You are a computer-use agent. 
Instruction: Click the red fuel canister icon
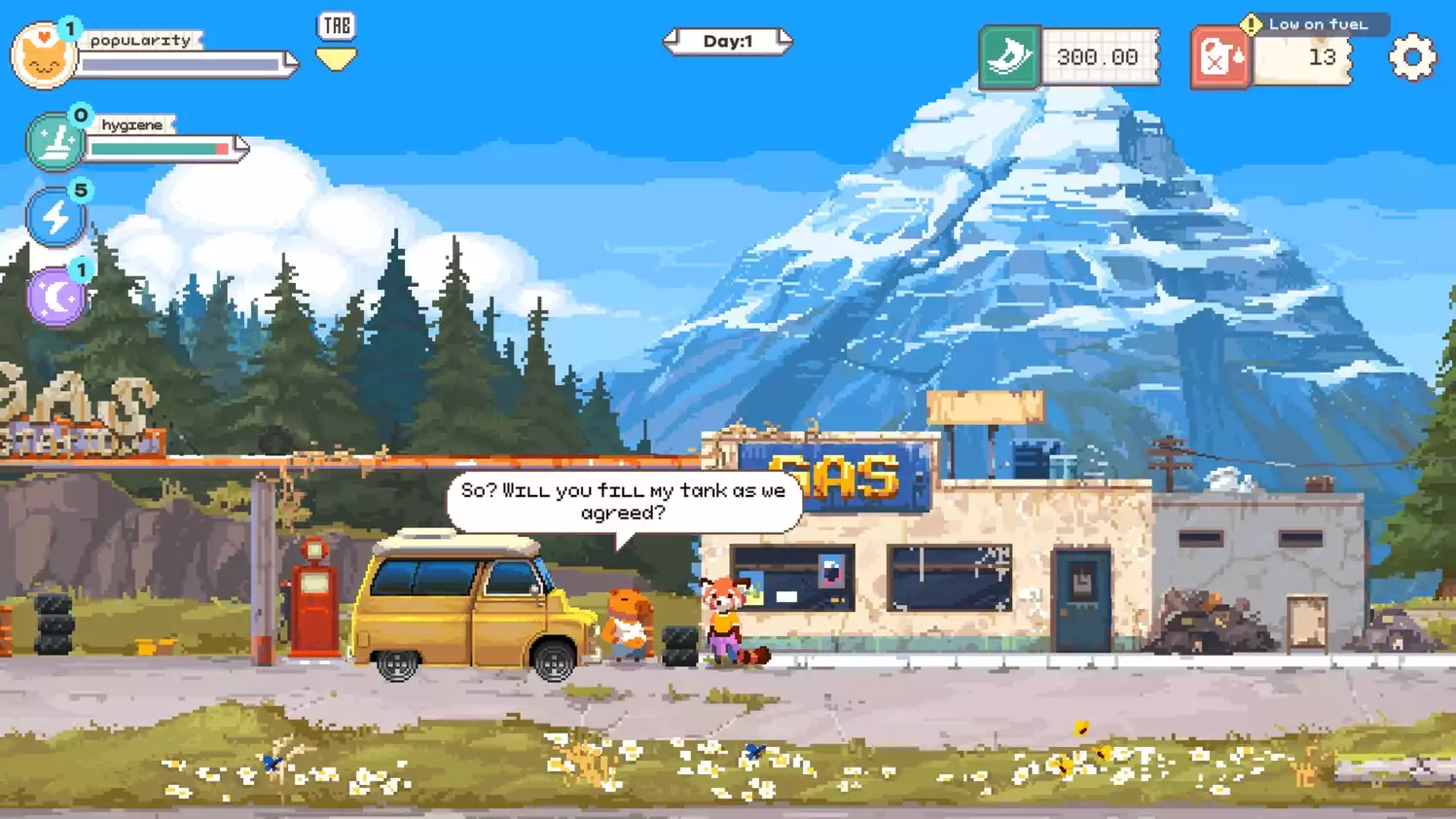coord(1222,57)
